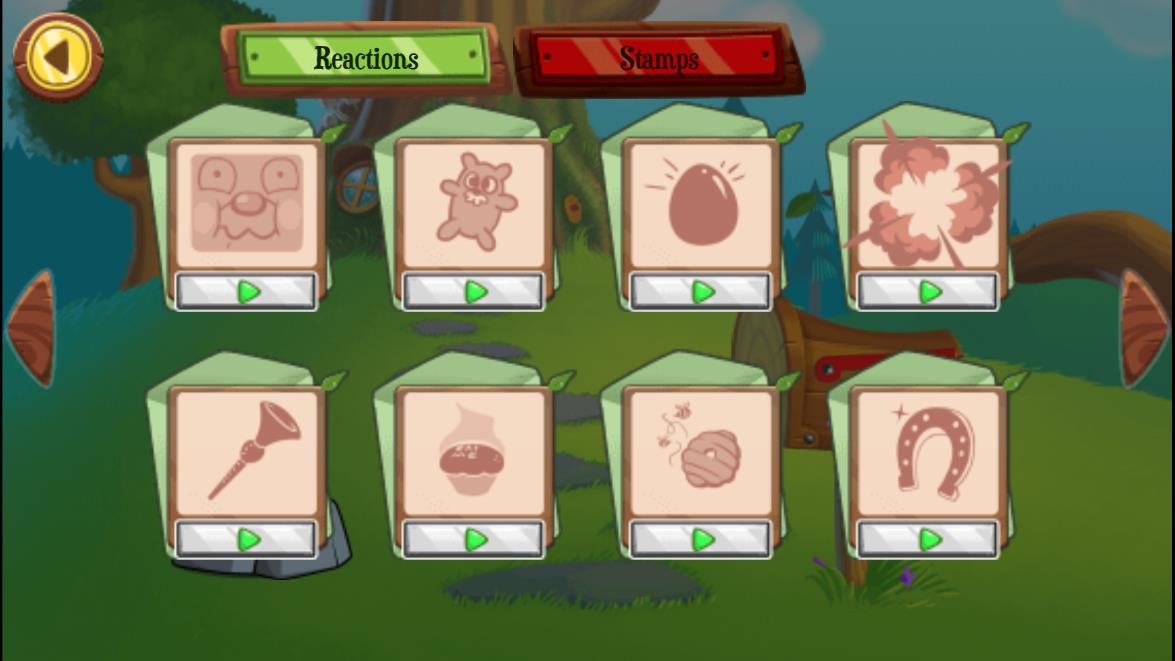The width and height of the screenshot is (1175, 661).
Task: Play the shiny egg reaction
Action: [x=700, y=292]
